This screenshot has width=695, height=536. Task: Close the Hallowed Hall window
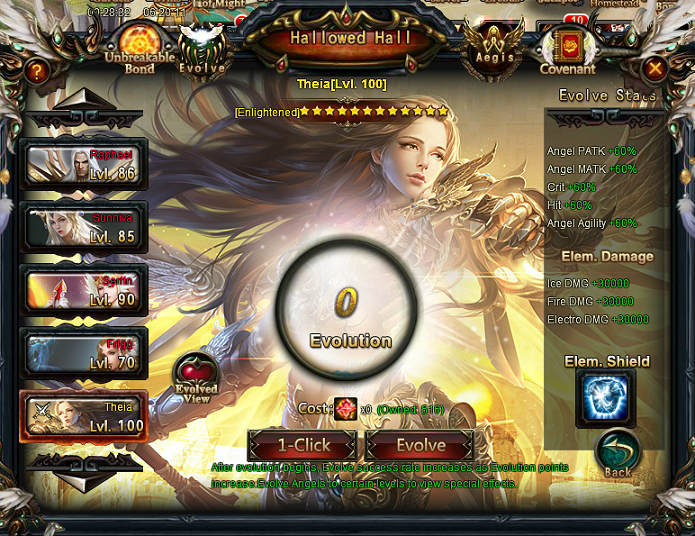tap(654, 69)
